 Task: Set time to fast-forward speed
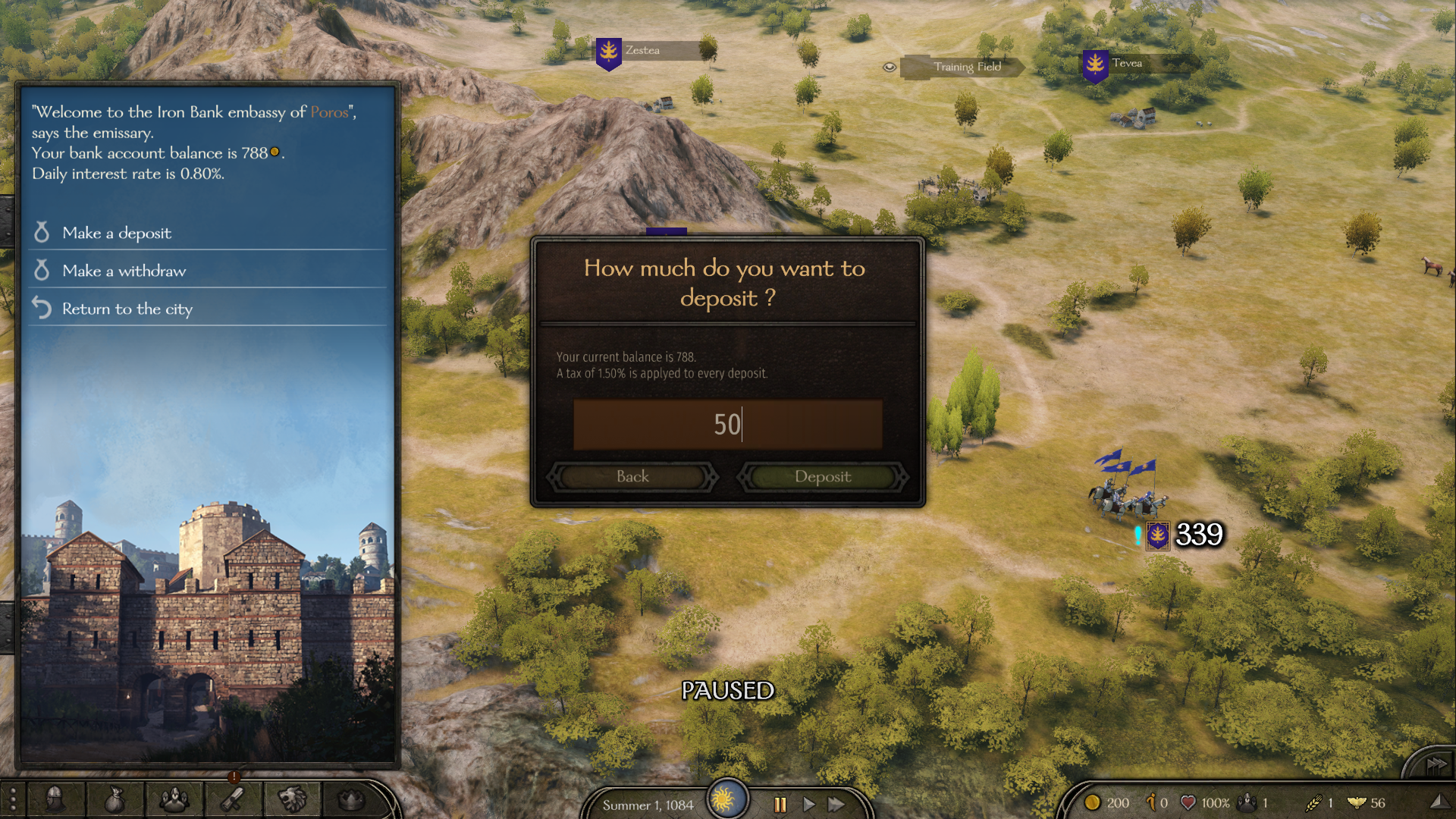coord(836,805)
